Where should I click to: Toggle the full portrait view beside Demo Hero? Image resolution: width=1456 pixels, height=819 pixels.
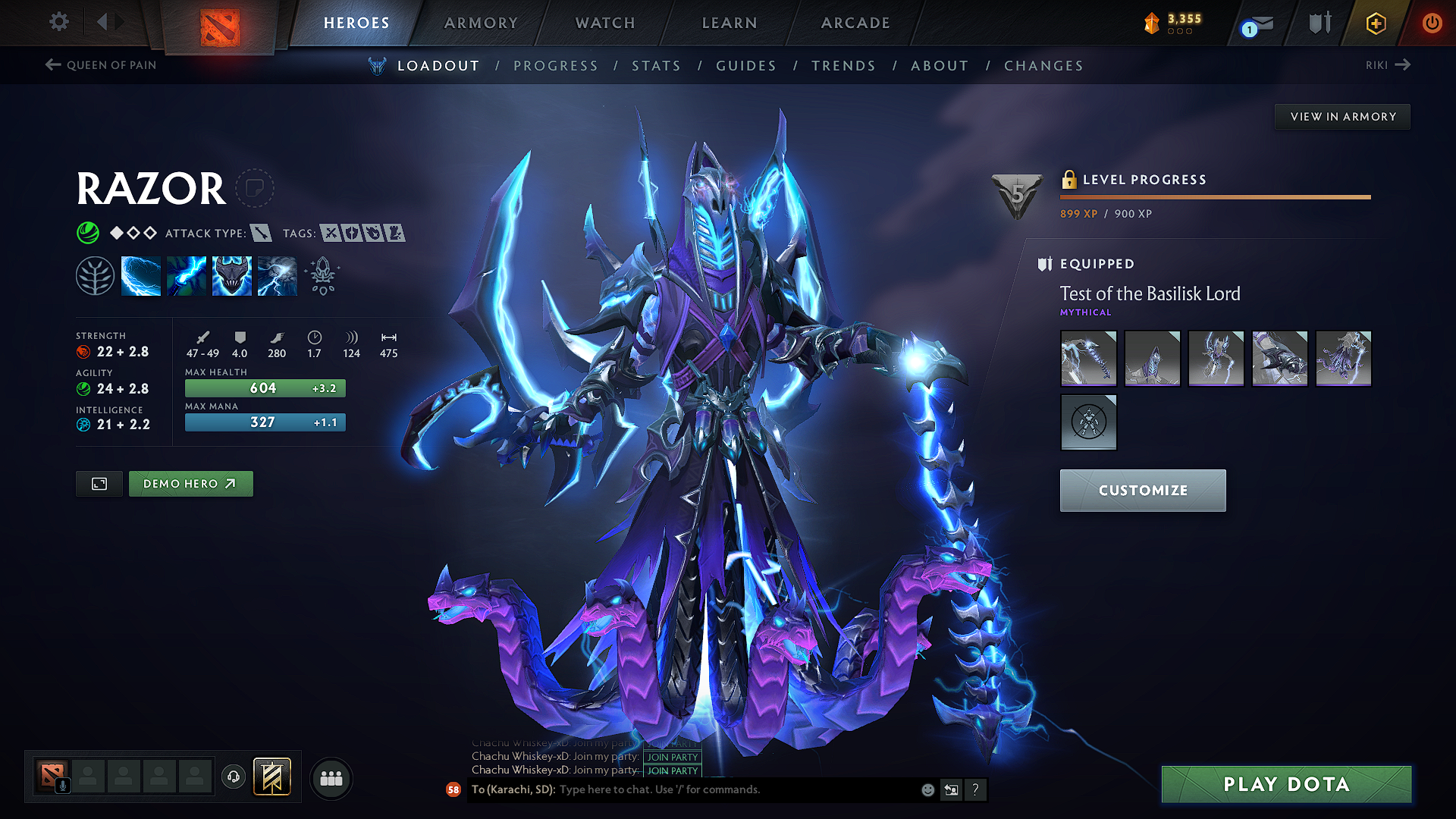coord(98,483)
